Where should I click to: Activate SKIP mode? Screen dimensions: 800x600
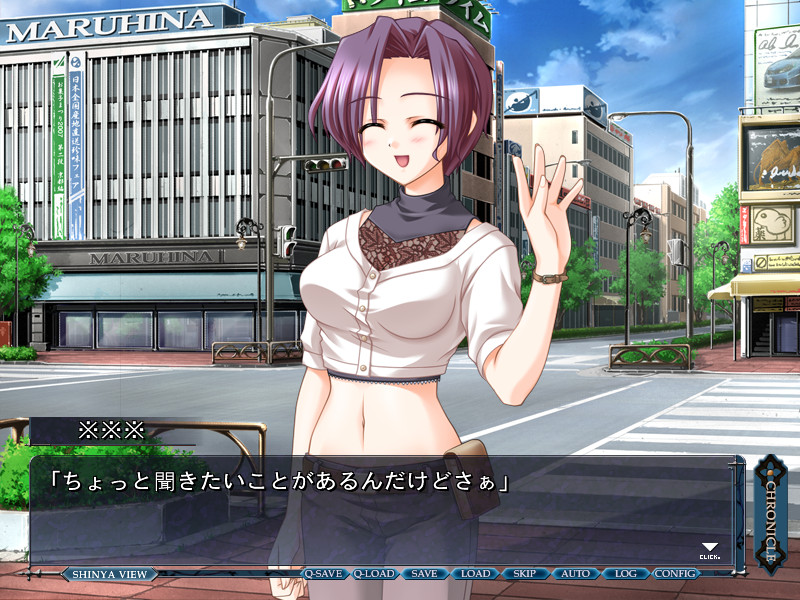(524, 574)
